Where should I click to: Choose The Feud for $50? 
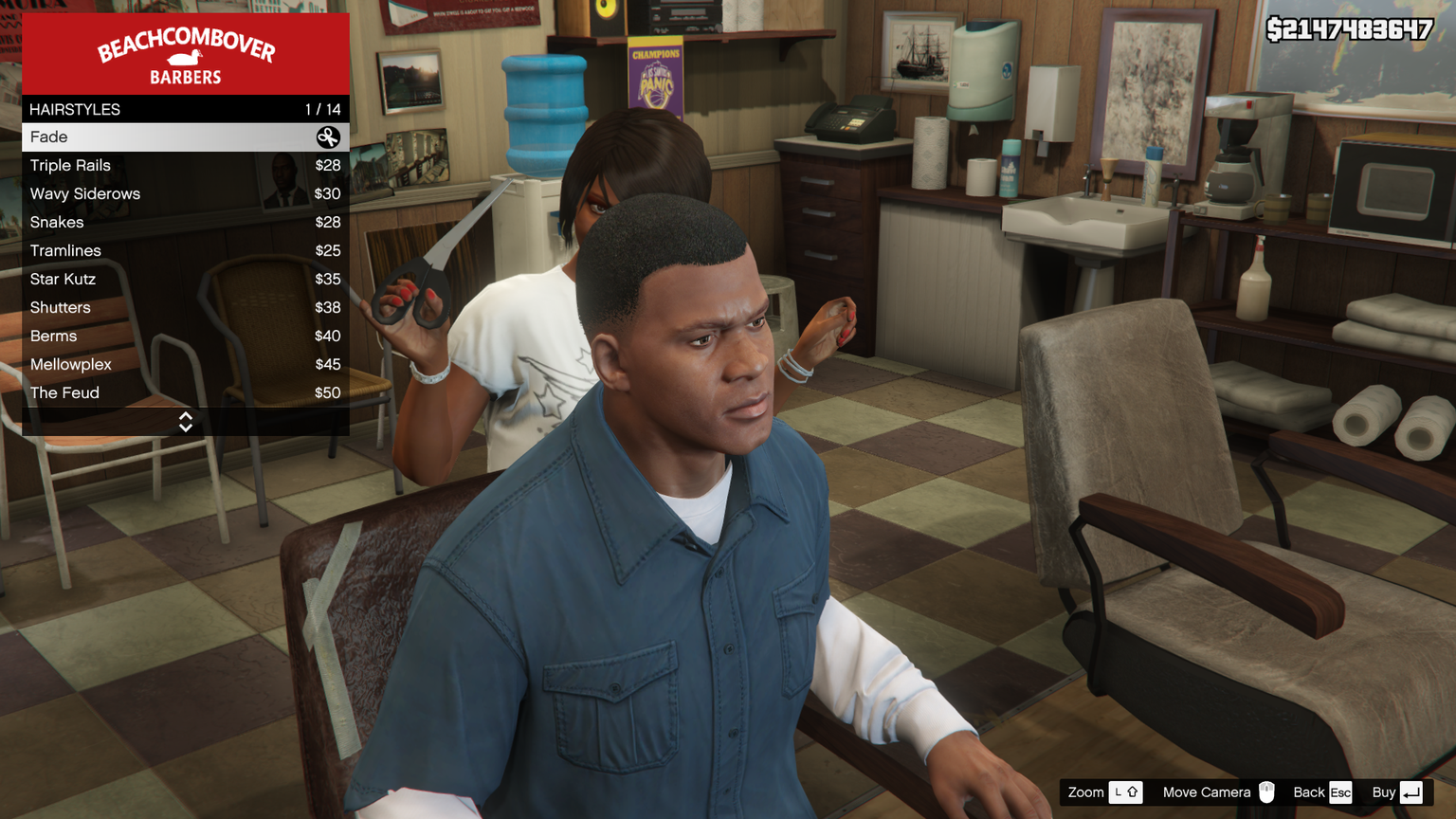tap(185, 393)
